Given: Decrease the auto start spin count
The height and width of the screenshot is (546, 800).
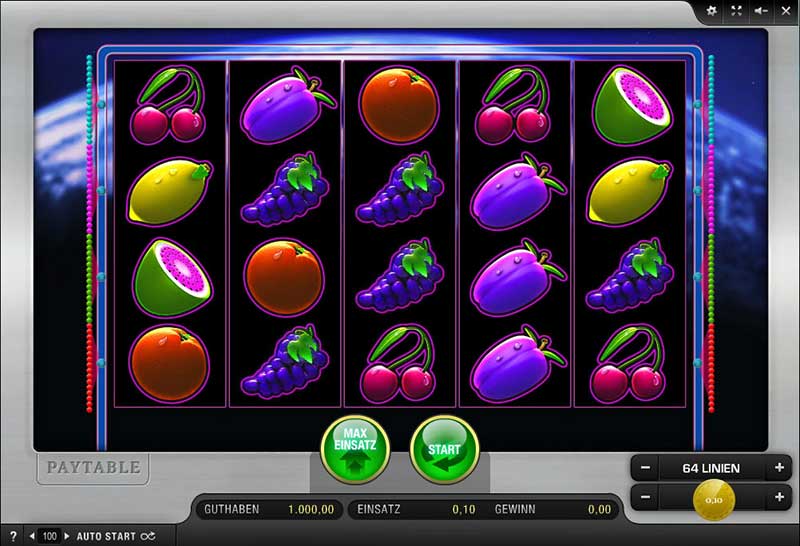Looking at the screenshot, I should click(31, 537).
